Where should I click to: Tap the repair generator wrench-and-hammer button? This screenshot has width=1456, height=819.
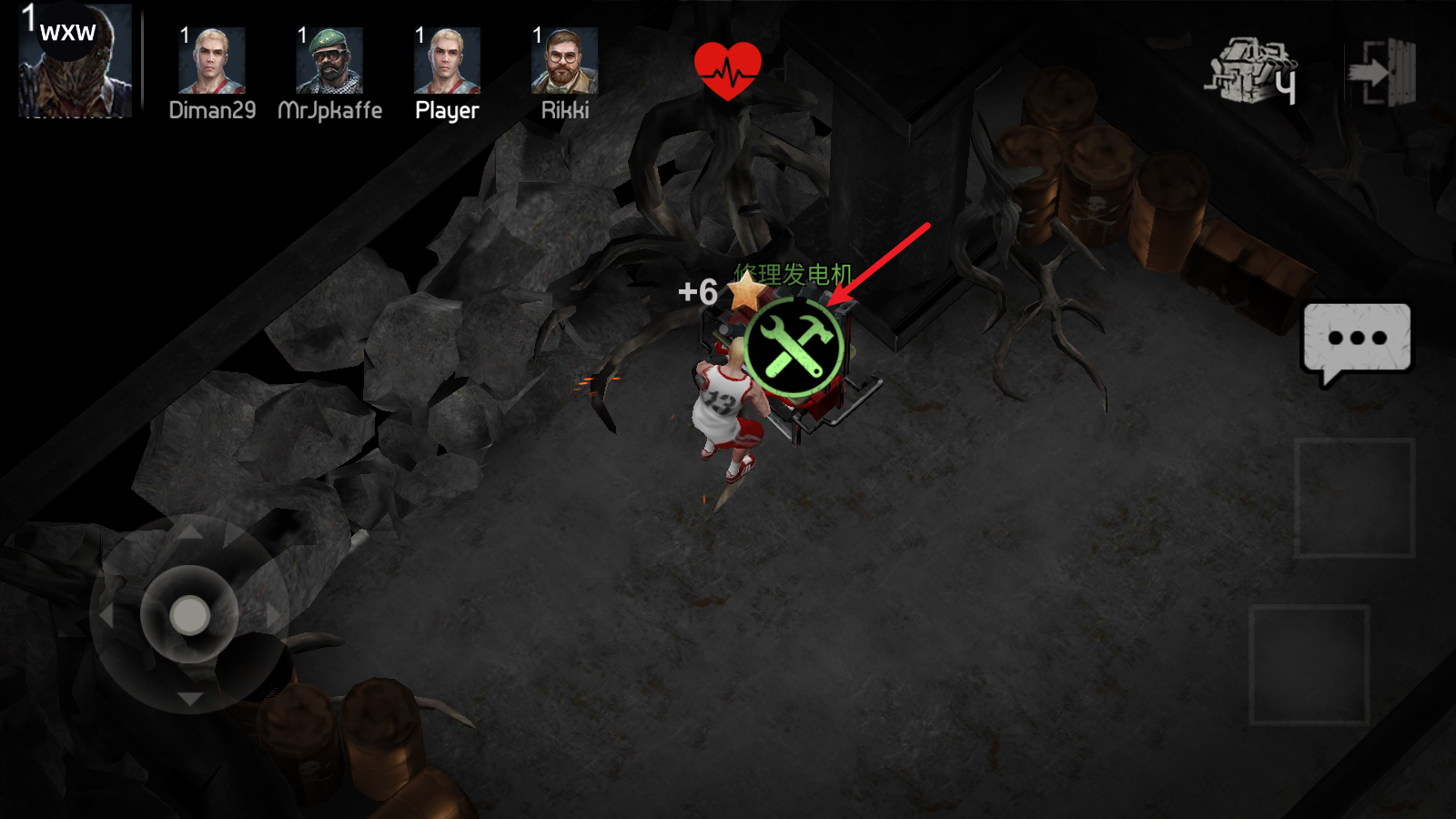click(794, 348)
